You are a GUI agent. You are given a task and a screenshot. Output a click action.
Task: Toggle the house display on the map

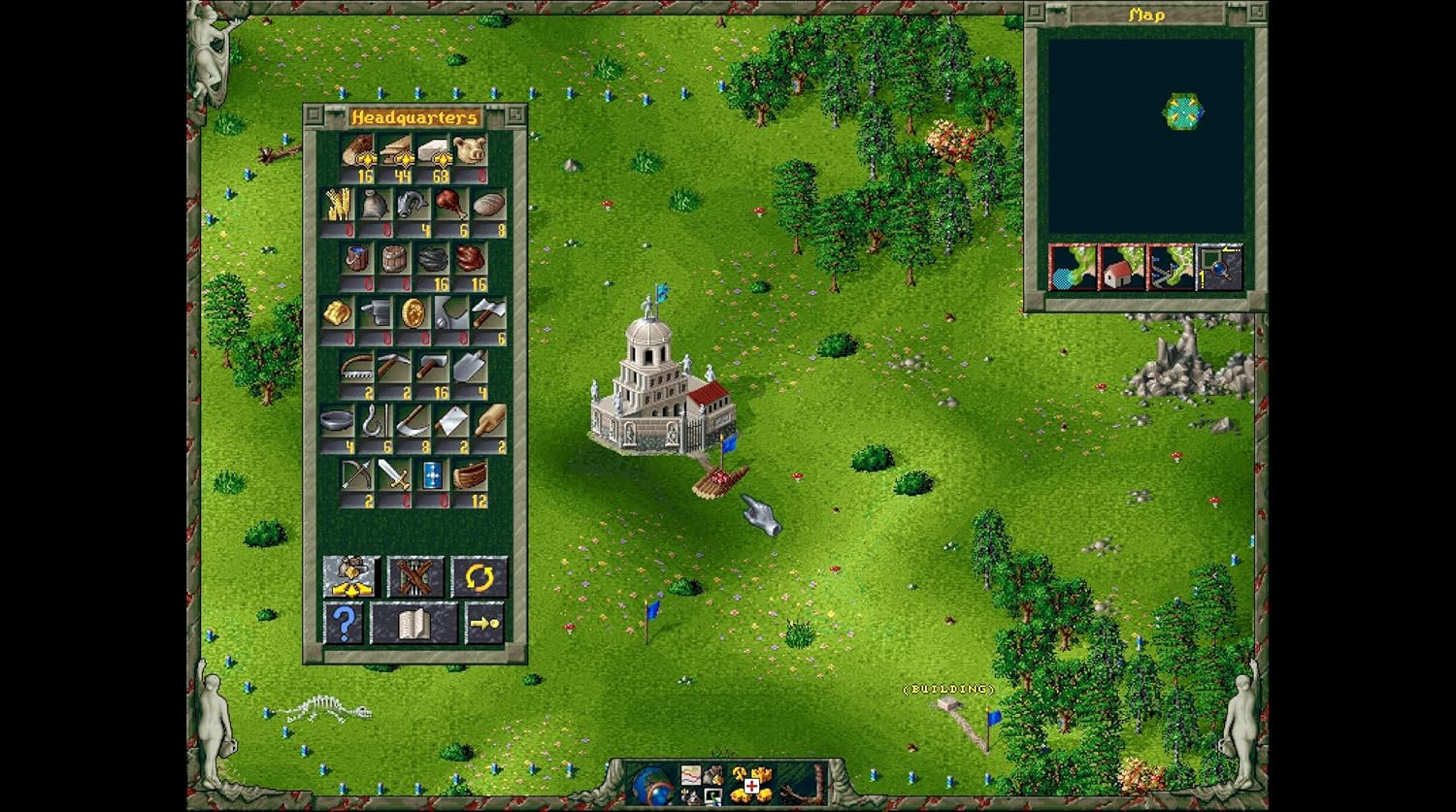point(1121,268)
